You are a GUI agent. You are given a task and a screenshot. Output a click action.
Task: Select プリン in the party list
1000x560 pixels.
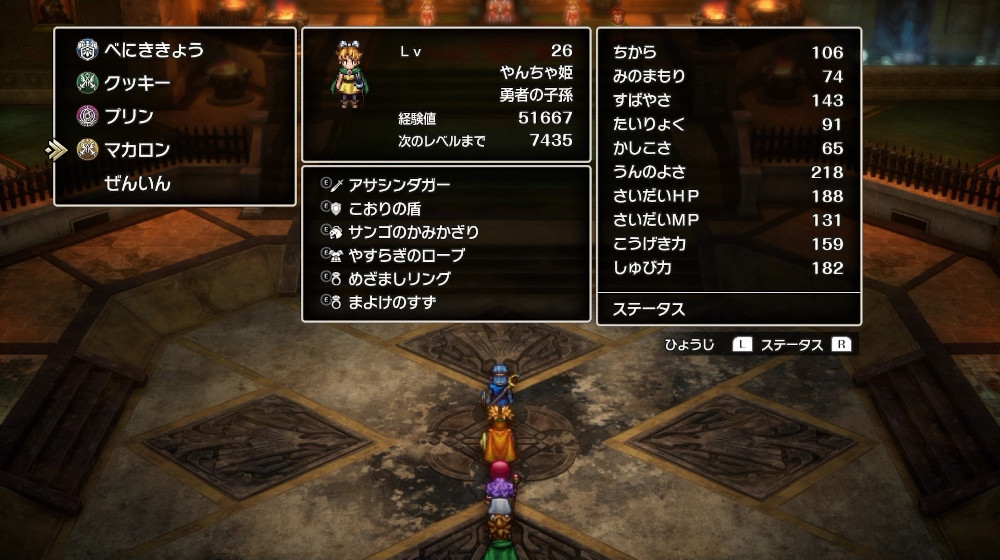[x=129, y=116]
